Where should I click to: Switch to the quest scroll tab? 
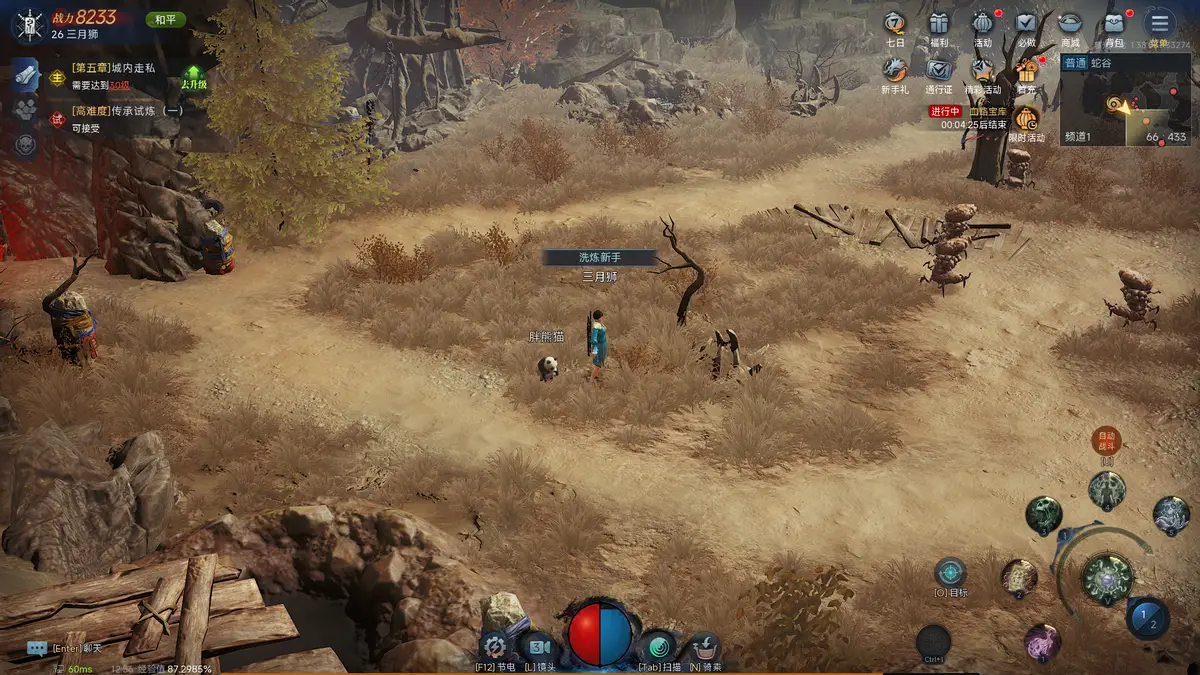coord(26,74)
